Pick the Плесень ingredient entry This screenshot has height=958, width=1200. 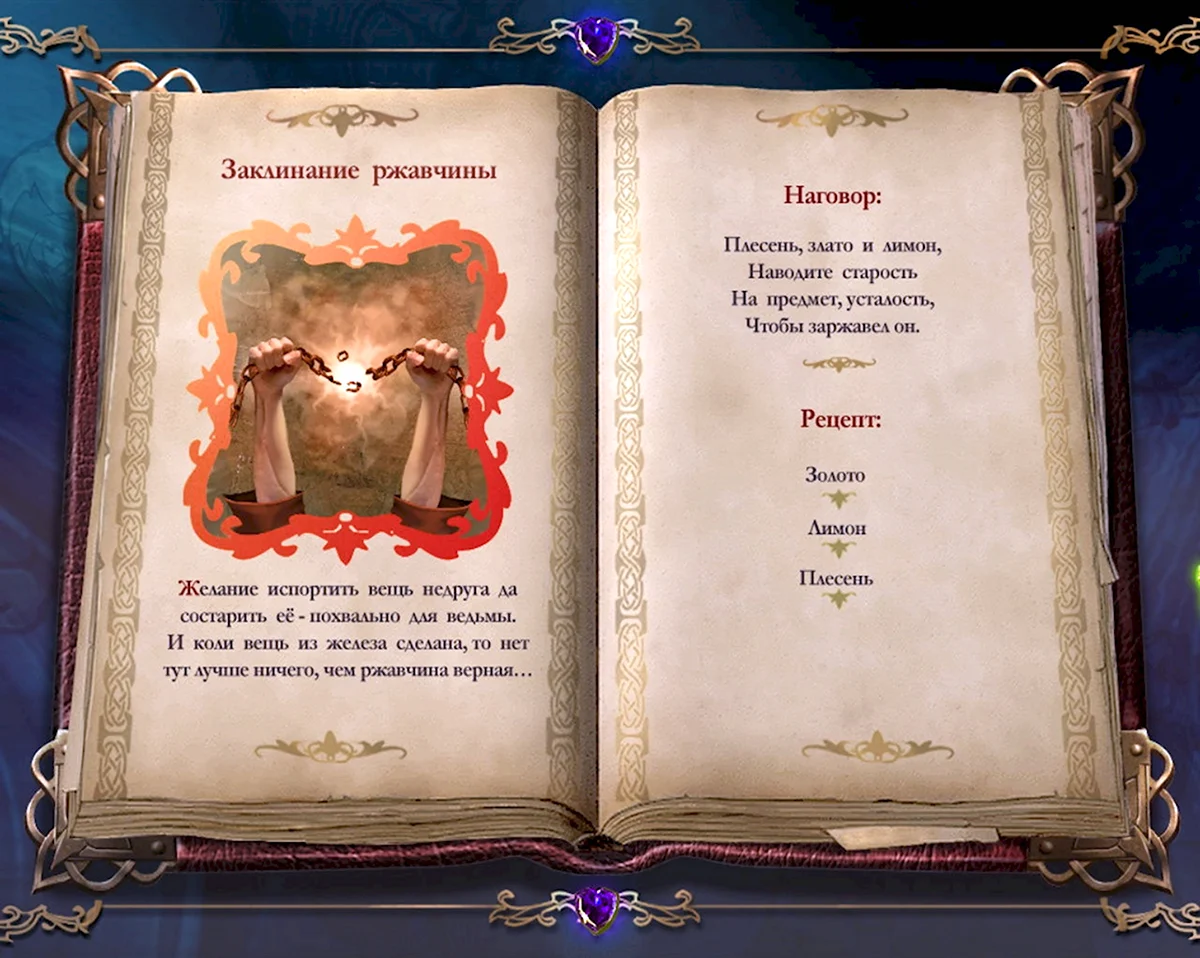(837, 578)
